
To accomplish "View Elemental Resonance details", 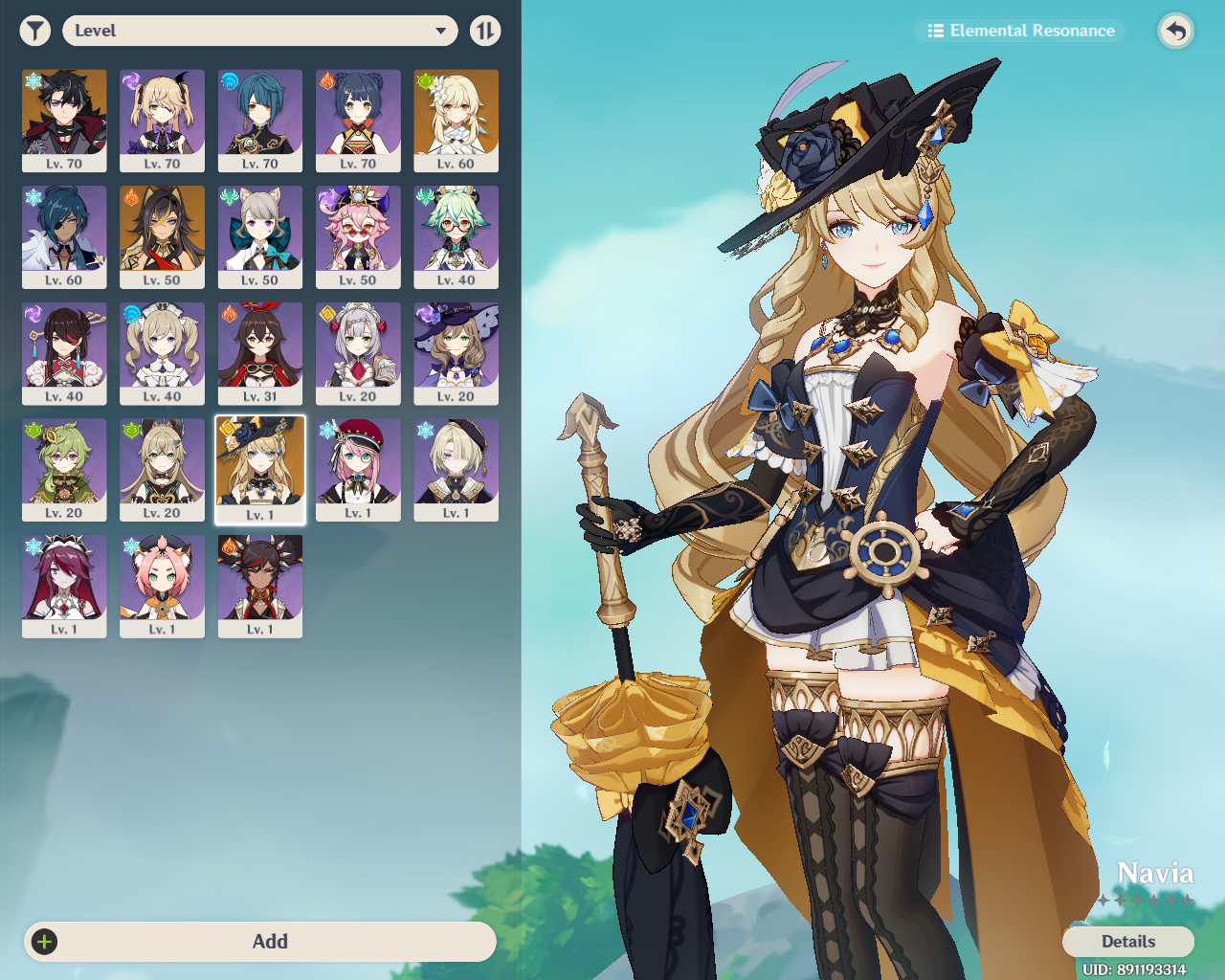I will (1018, 30).
